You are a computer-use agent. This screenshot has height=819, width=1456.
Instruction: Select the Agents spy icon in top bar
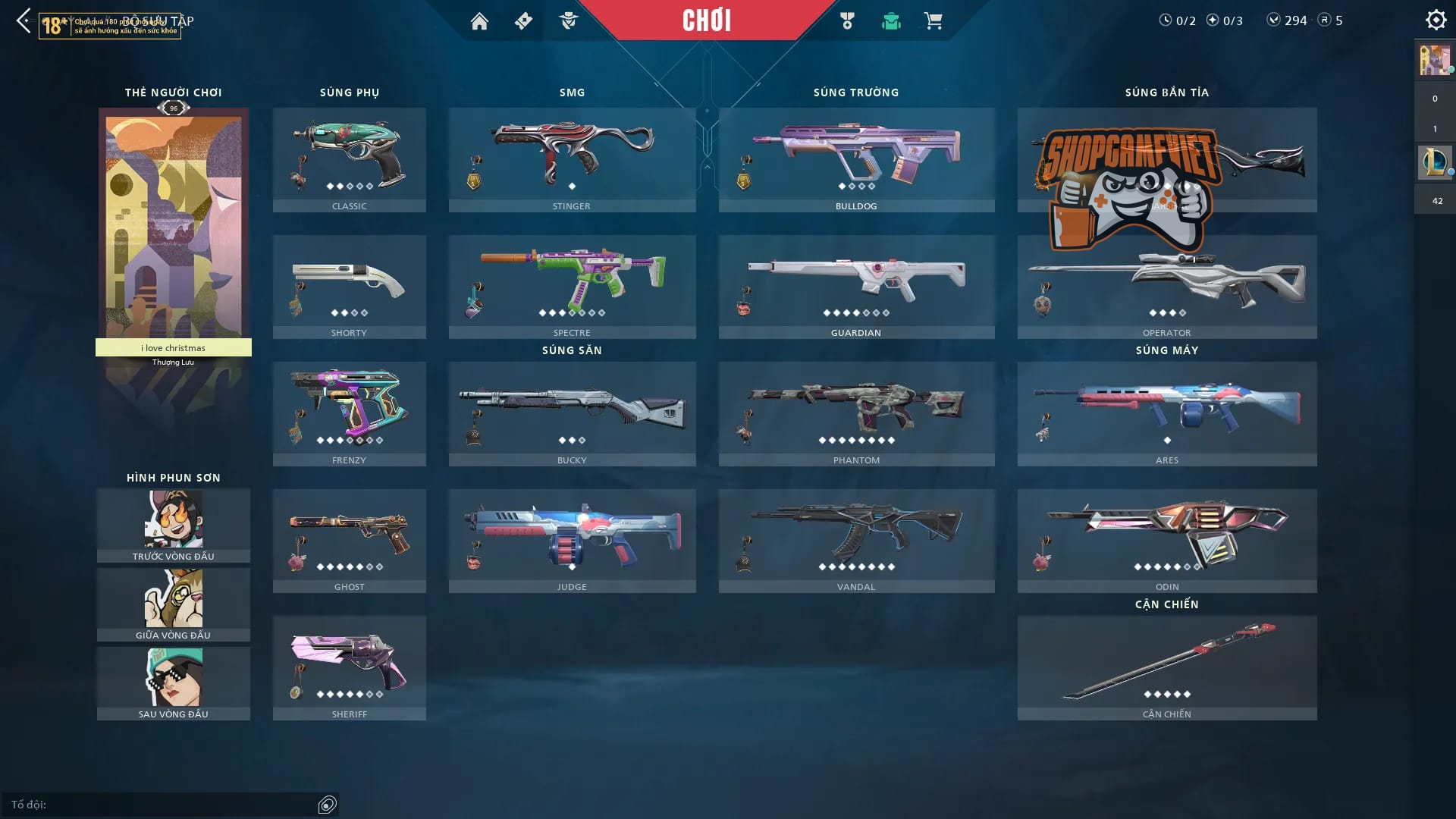570,21
